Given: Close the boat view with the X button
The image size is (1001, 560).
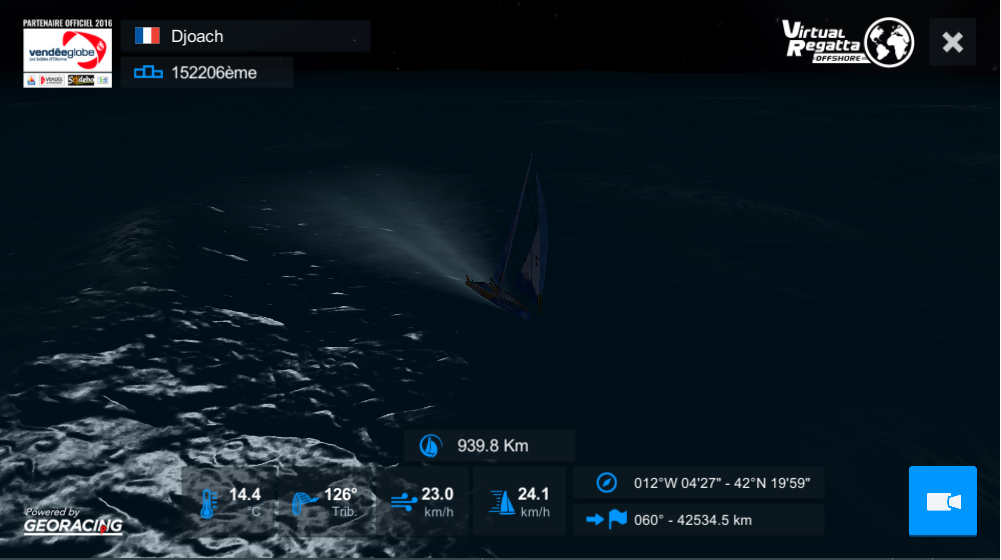Looking at the screenshot, I should coord(952,42).
